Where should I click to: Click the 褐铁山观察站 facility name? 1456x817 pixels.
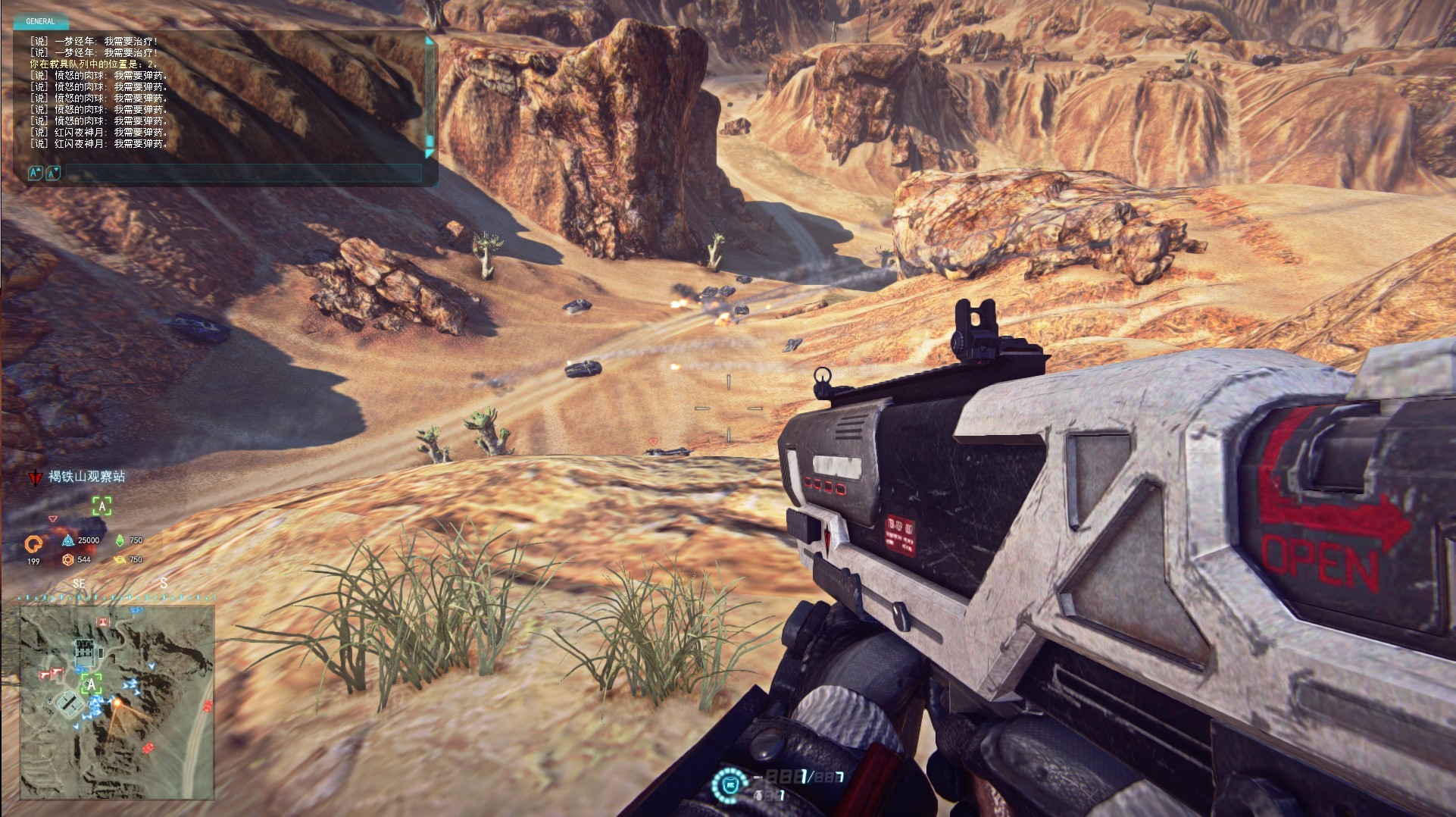(x=86, y=477)
